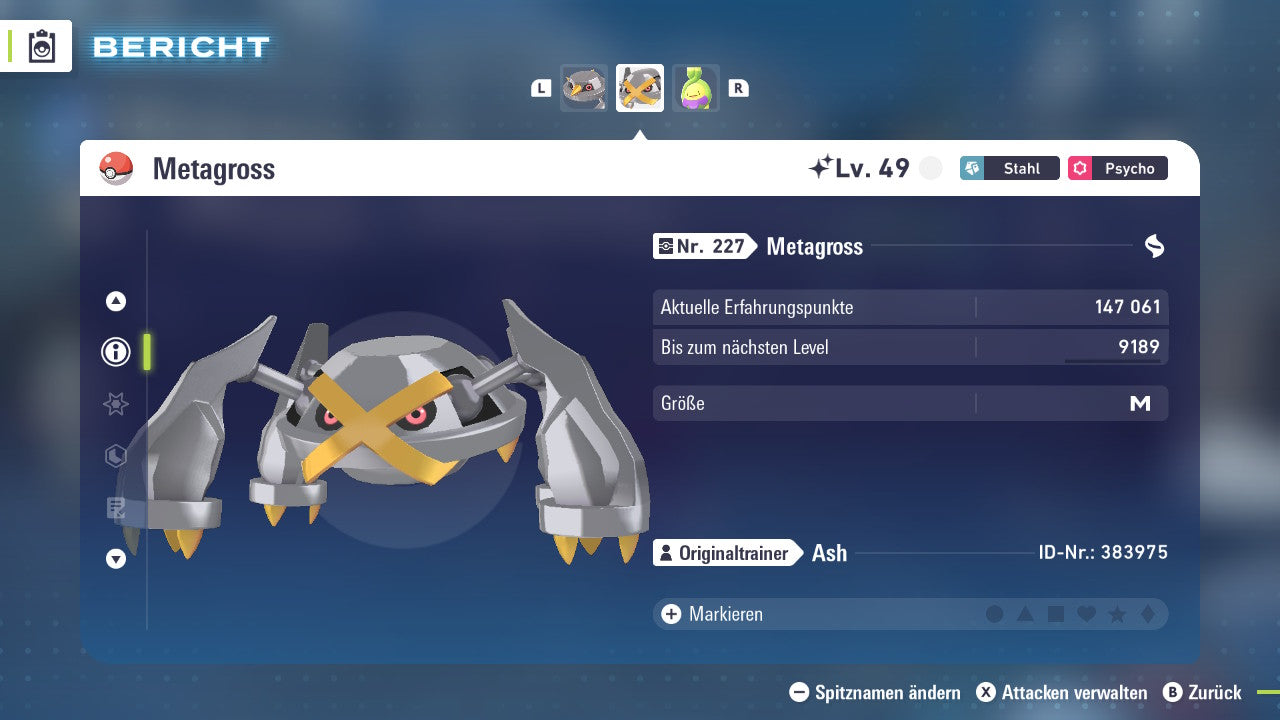Viewport: 1280px width, 720px height.
Task: Toggle the star marking
Action: point(1117,614)
